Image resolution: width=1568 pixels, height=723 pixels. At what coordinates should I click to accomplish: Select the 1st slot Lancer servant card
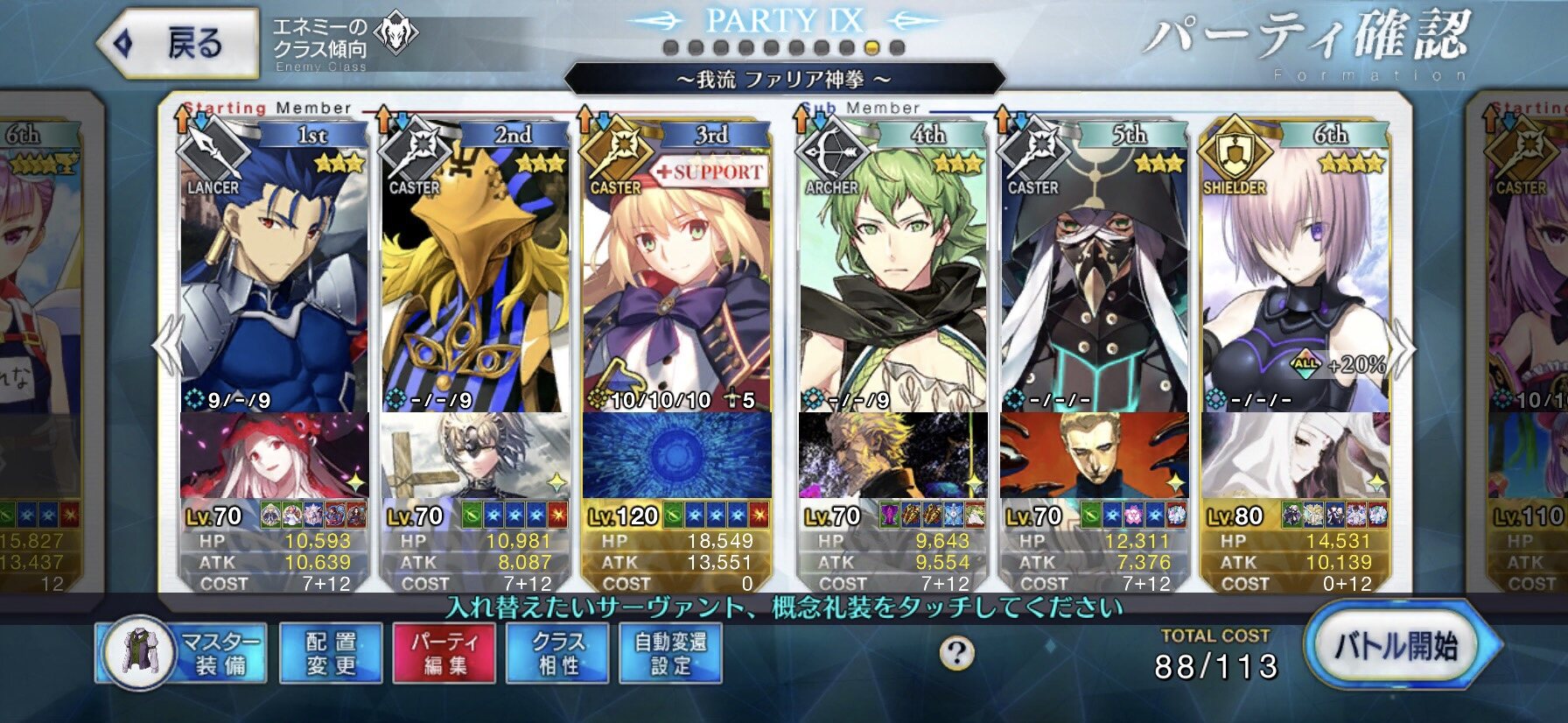(x=274, y=280)
